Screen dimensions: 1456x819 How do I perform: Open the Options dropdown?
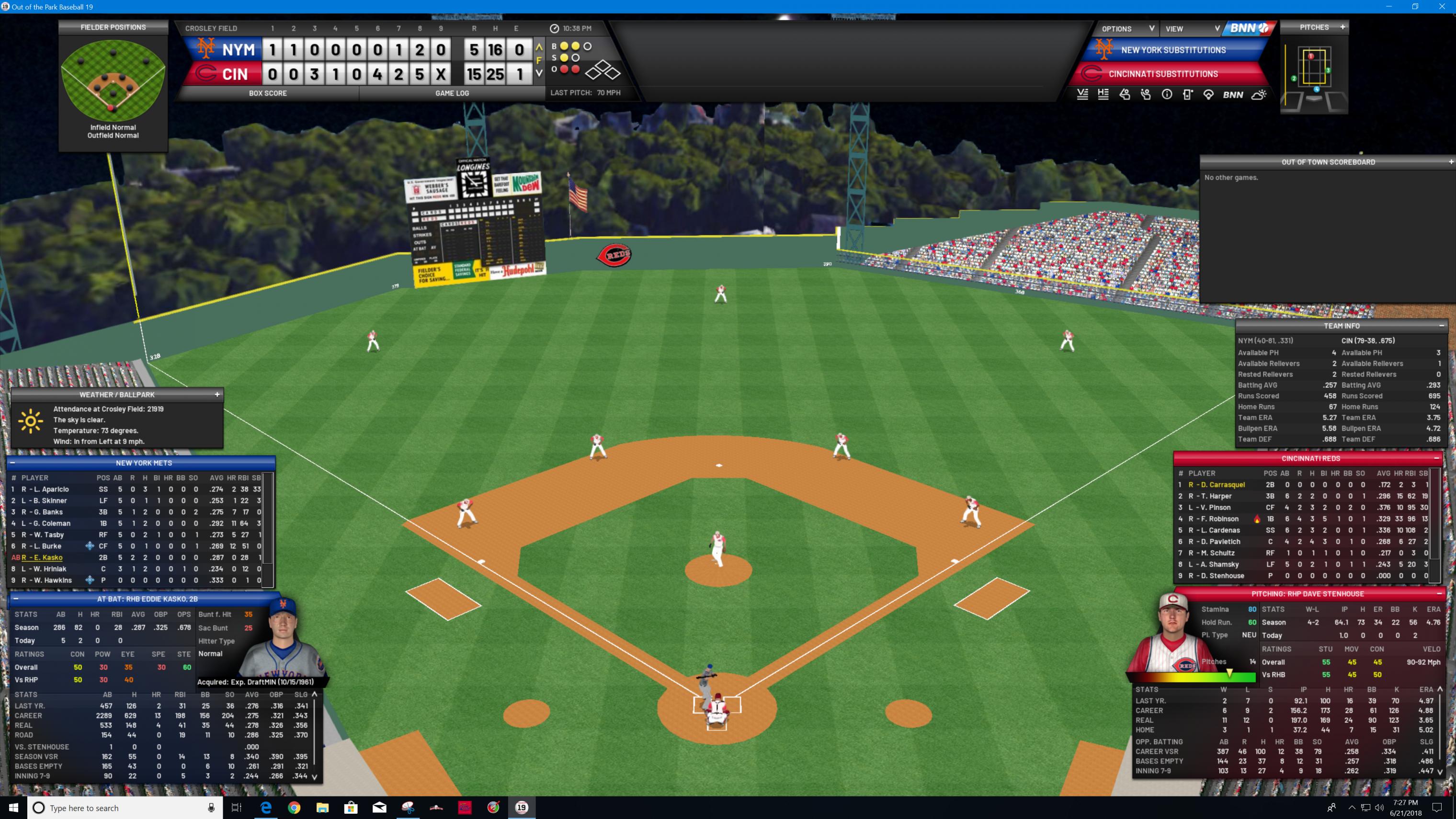1127,29
